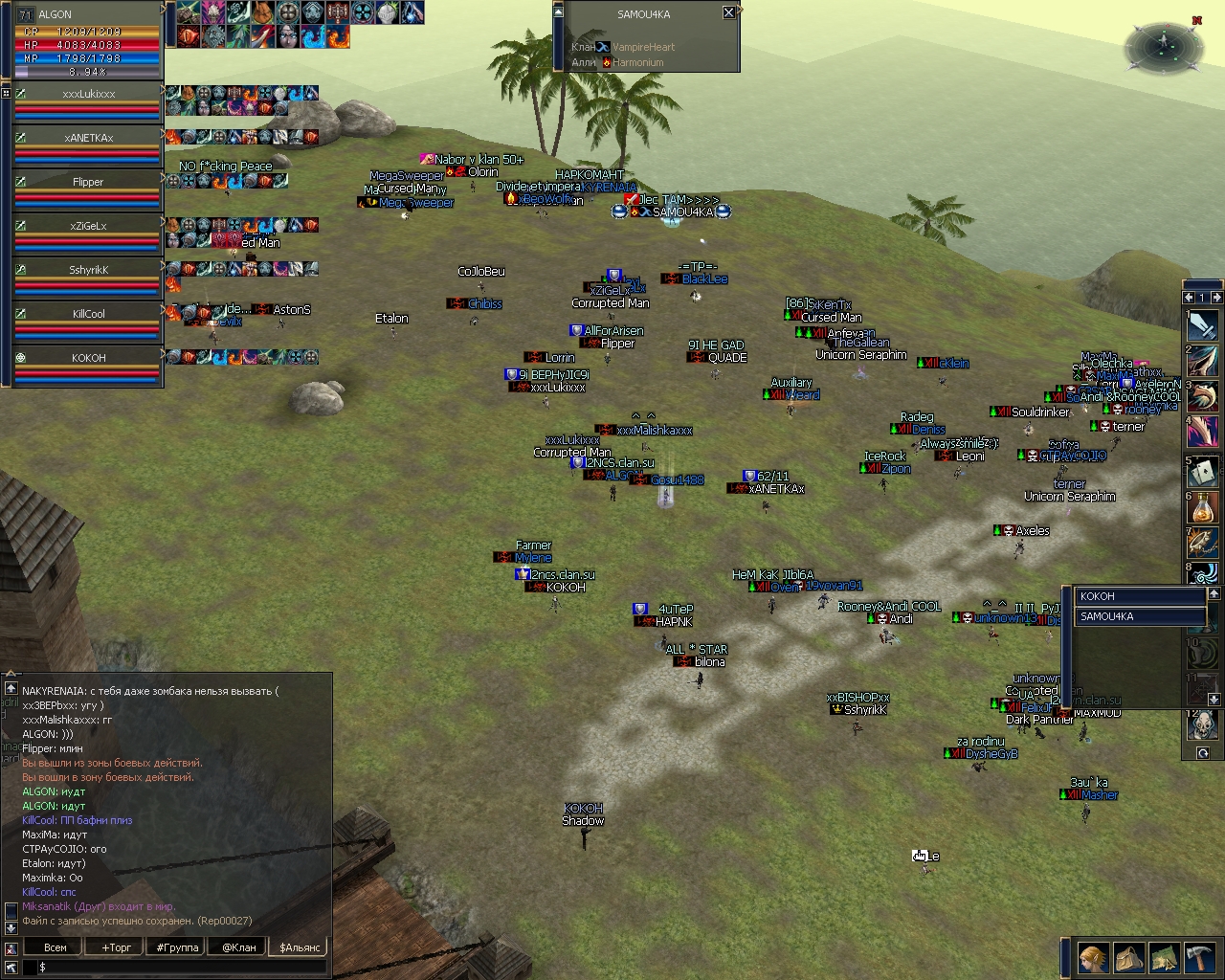
Task: Select party member KillCool
Action: click(88, 314)
